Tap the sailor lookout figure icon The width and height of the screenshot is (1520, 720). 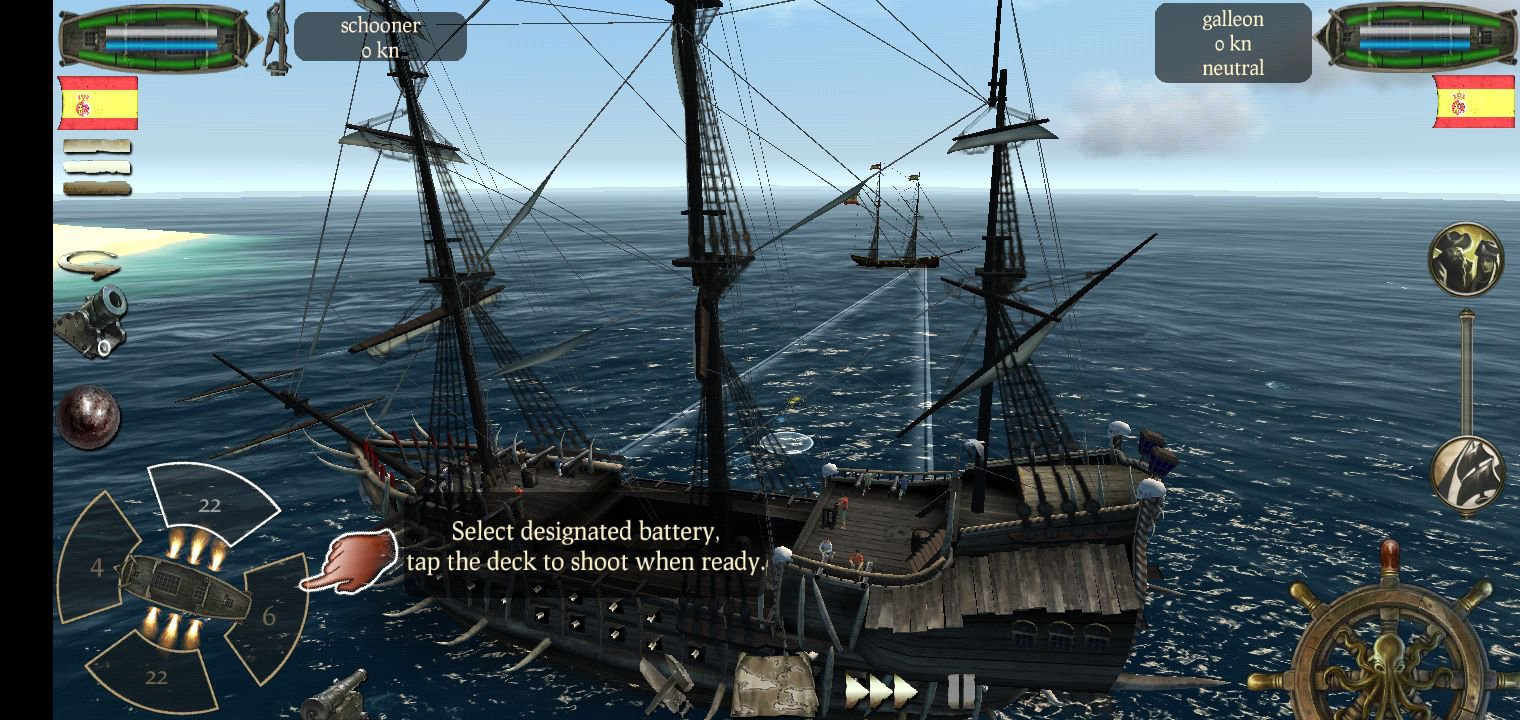click(x=276, y=38)
